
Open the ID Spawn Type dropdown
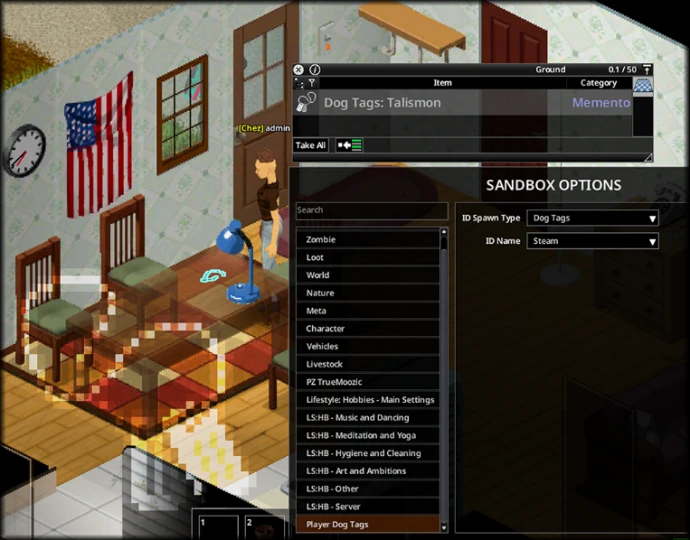[593, 218]
